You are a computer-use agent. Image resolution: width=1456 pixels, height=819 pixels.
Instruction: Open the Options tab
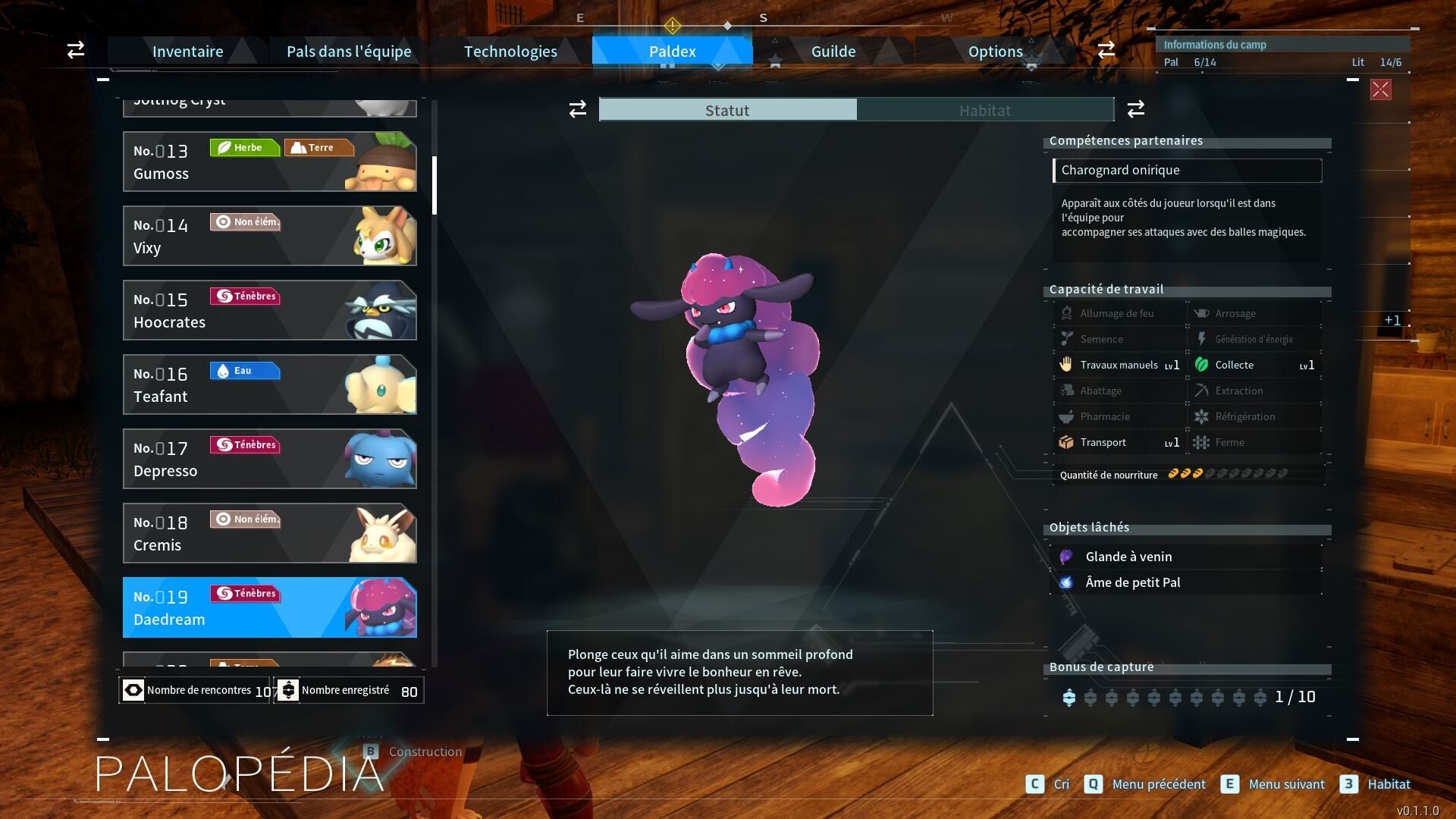click(995, 52)
